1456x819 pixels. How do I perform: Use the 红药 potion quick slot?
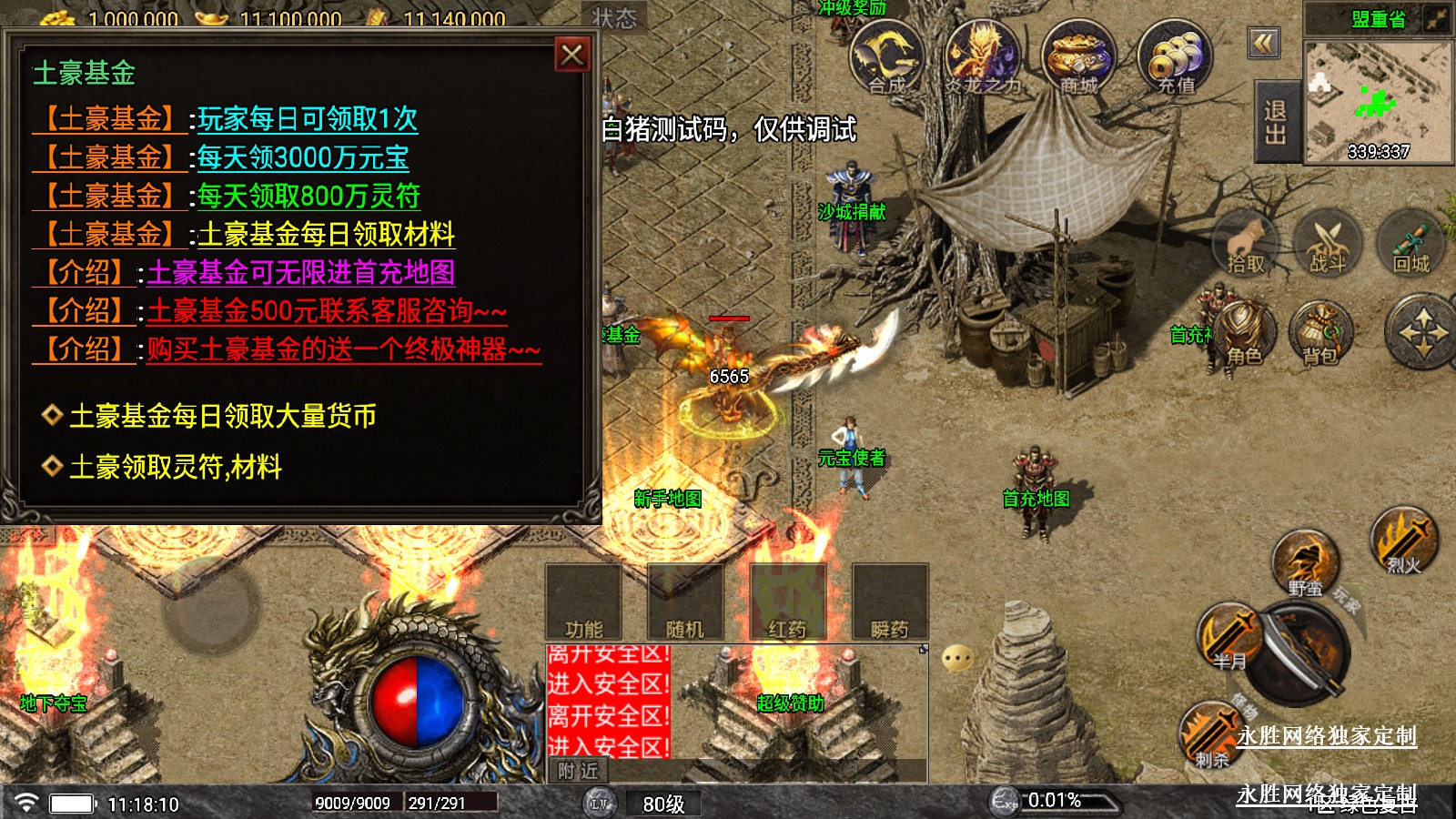pos(787,602)
